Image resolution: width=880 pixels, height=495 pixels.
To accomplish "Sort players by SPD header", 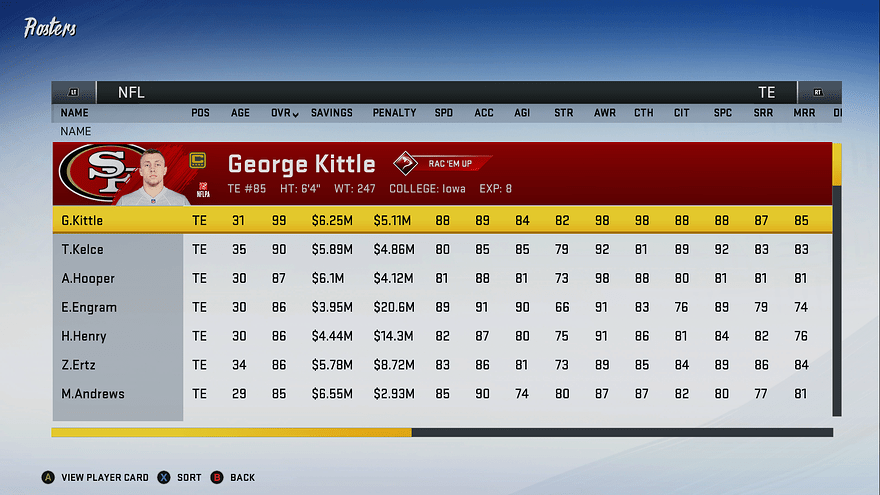I will [x=443, y=113].
